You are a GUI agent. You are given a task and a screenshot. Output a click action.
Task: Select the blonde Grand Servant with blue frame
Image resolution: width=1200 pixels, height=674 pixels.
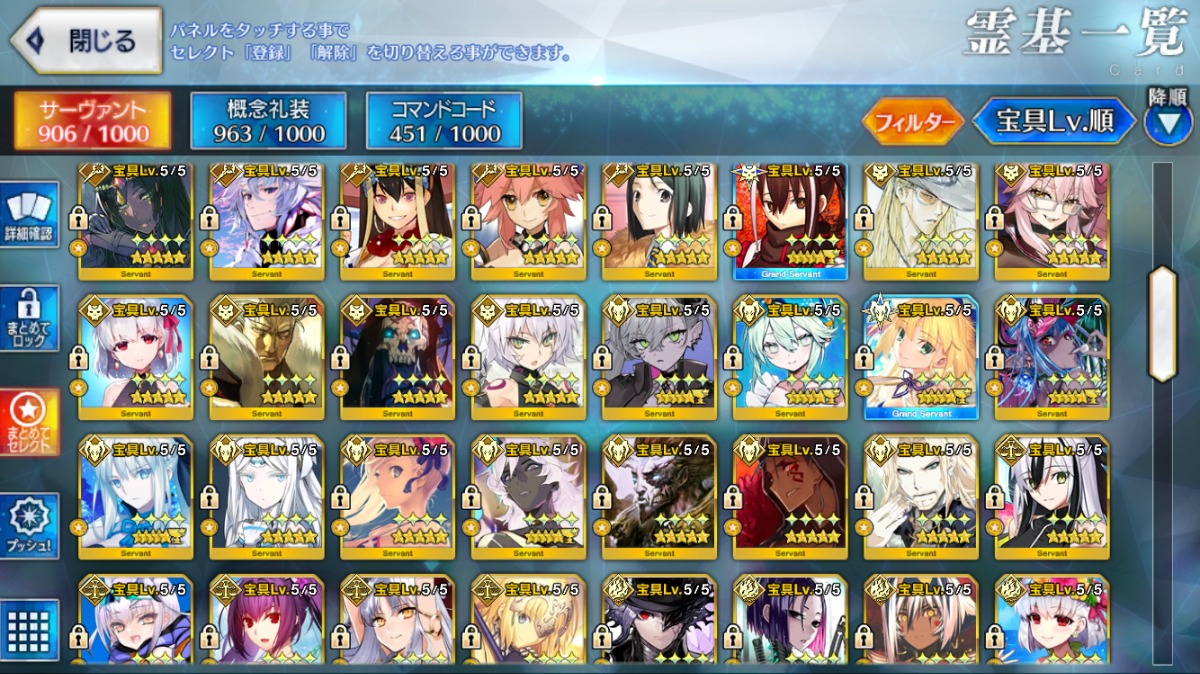click(920, 357)
